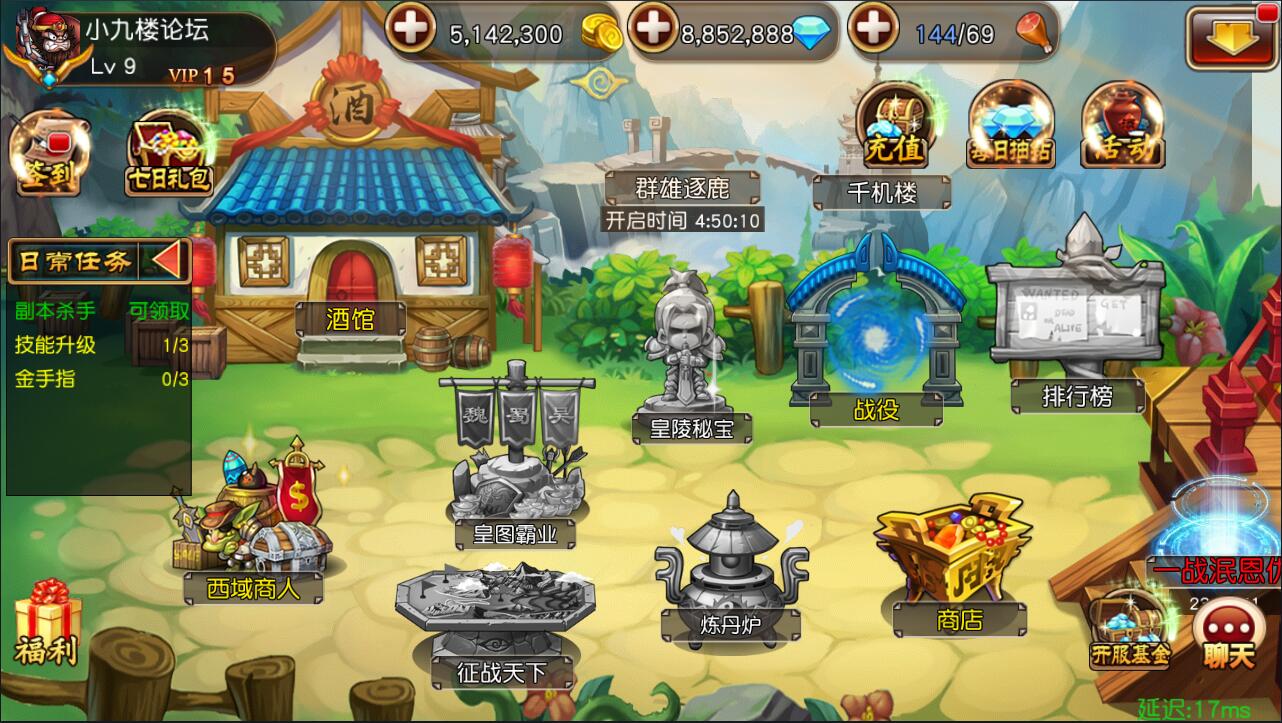View the player profile avatar
The height and width of the screenshot is (723, 1282).
[42, 44]
